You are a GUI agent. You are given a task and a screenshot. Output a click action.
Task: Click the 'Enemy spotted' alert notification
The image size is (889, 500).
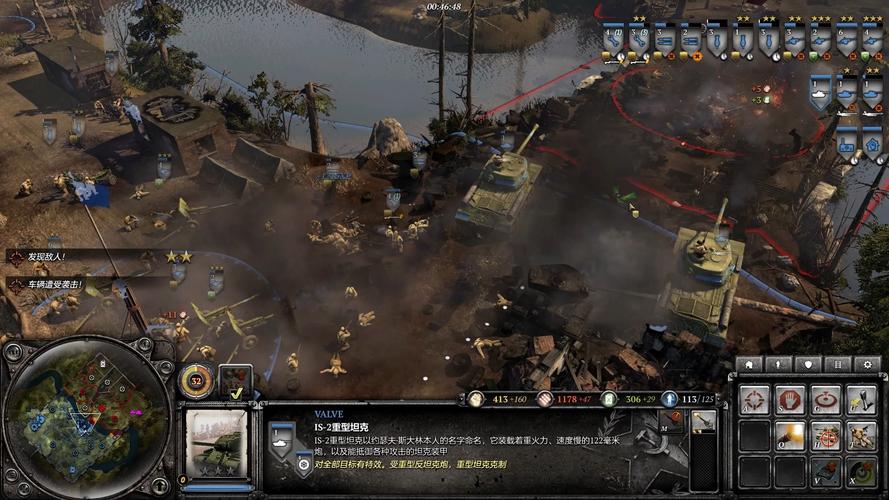pyautogui.click(x=42, y=258)
